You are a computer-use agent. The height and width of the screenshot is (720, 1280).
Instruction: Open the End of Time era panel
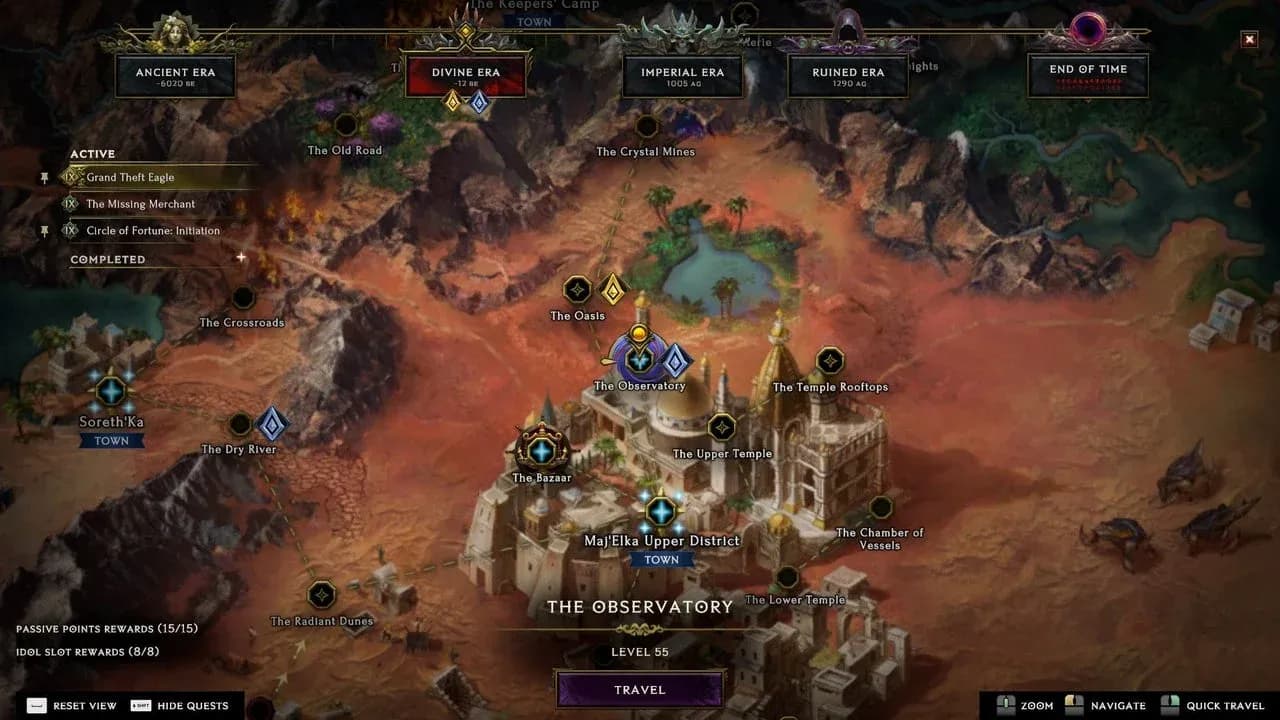(x=1088, y=72)
